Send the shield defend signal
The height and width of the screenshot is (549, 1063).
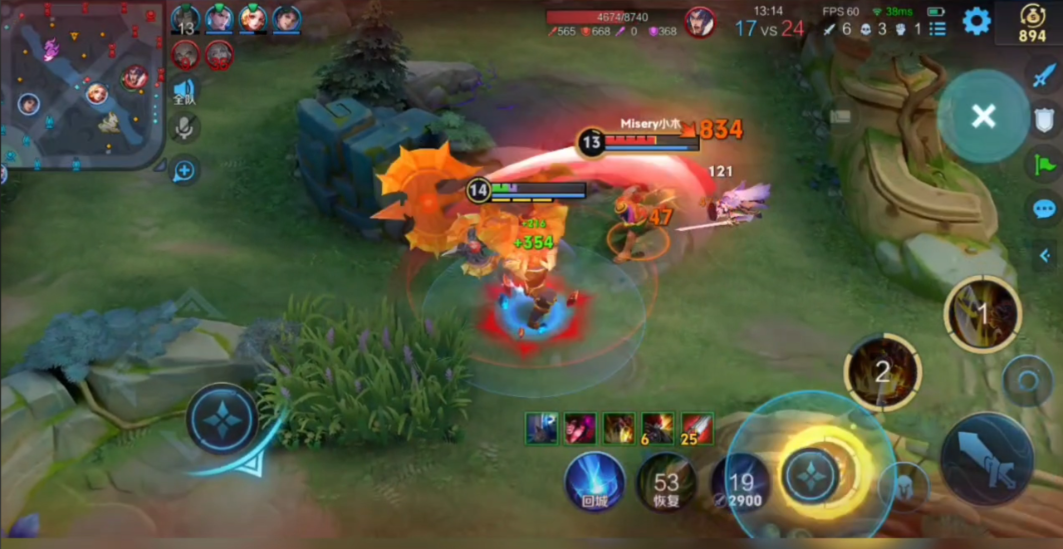pos(1045,120)
